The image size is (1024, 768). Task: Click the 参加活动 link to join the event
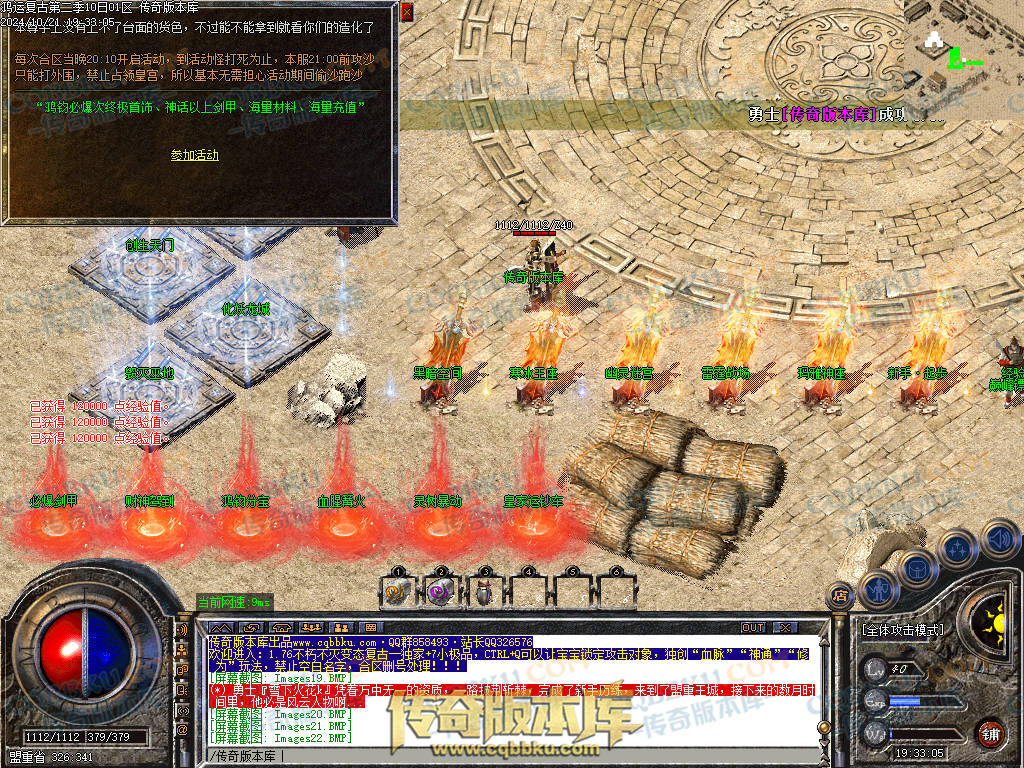click(194, 155)
